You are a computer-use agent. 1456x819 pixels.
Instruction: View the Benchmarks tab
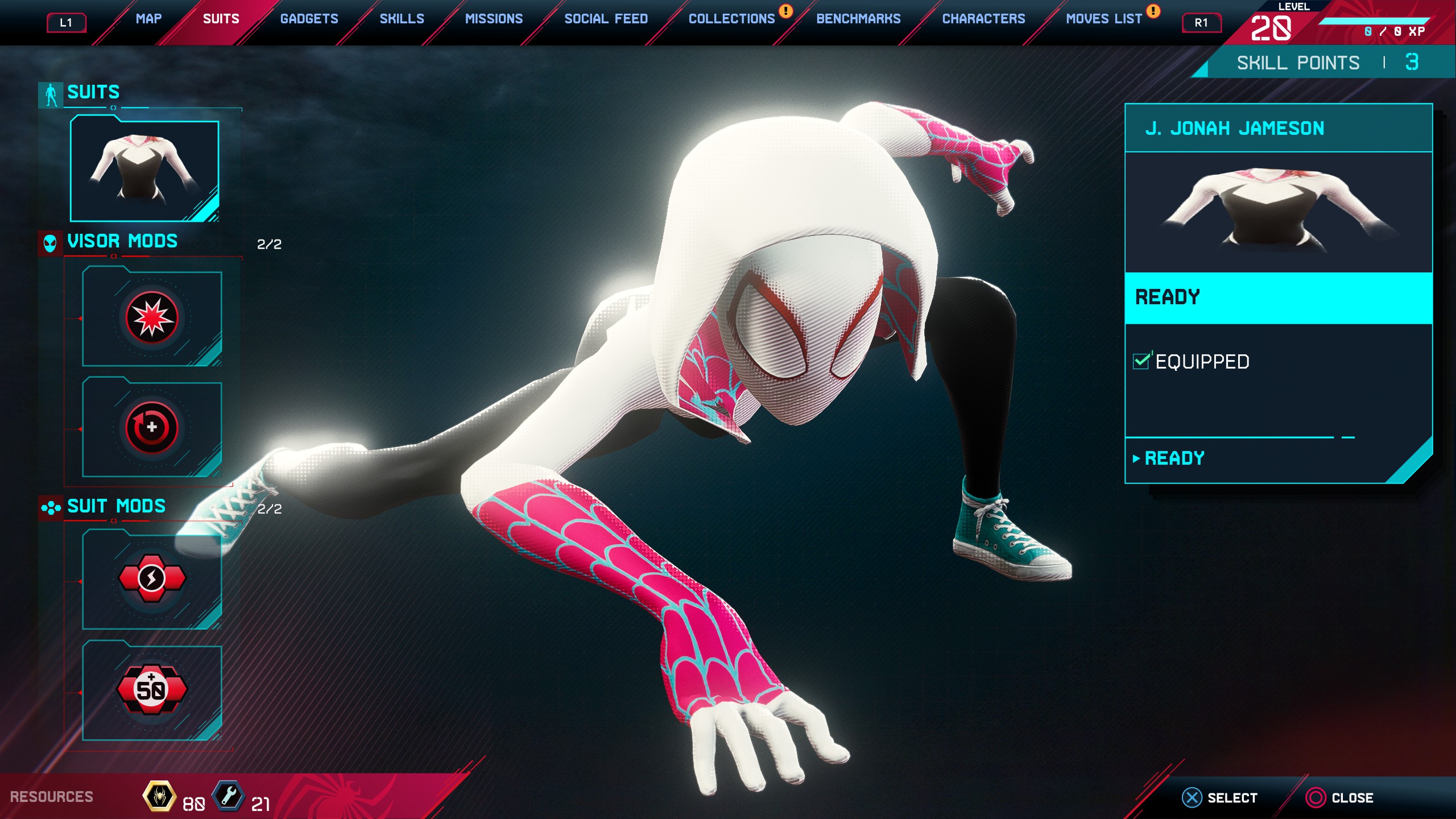click(x=858, y=19)
